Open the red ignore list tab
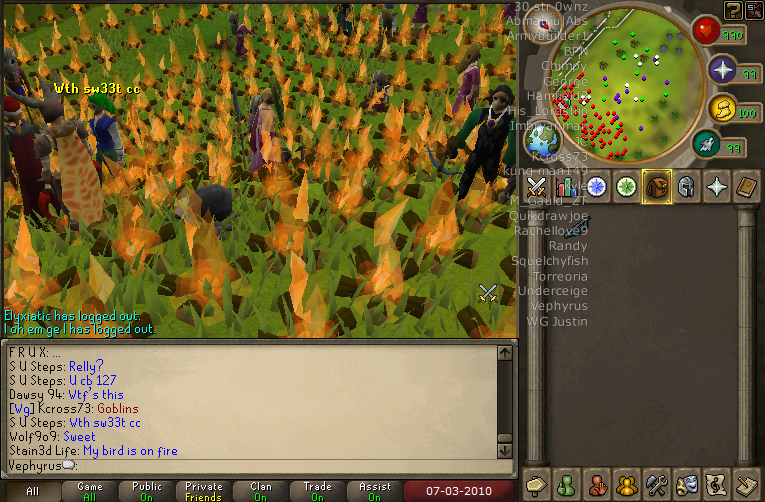 (x=597, y=483)
